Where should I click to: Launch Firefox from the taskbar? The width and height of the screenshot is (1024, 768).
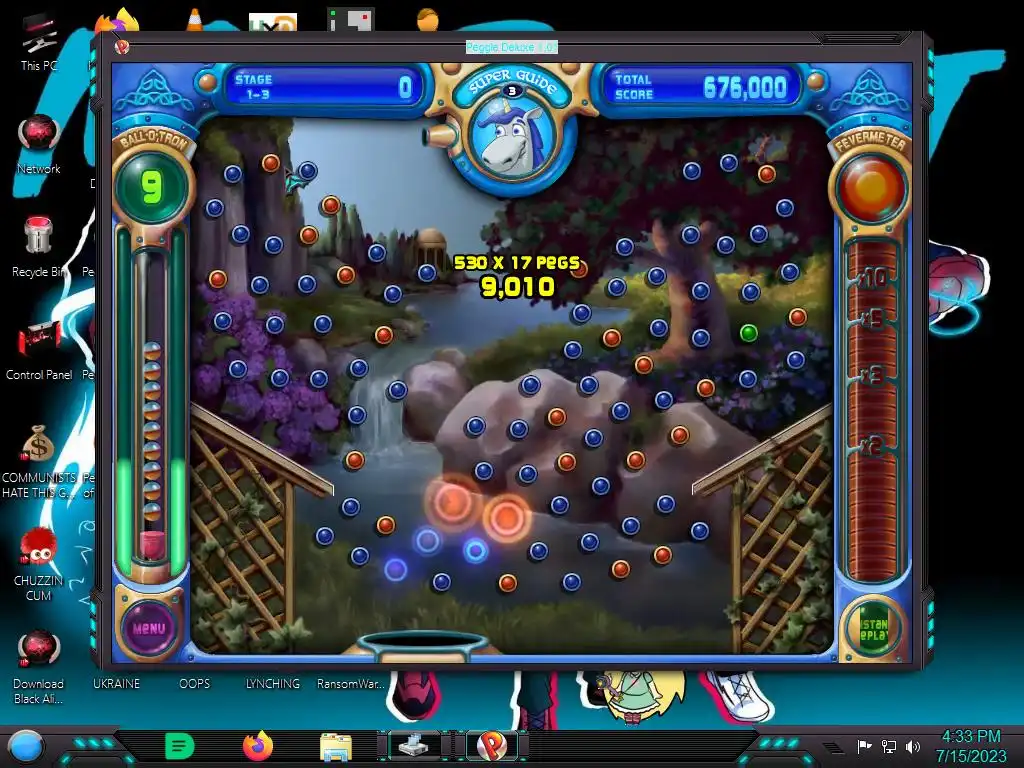(x=257, y=745)
